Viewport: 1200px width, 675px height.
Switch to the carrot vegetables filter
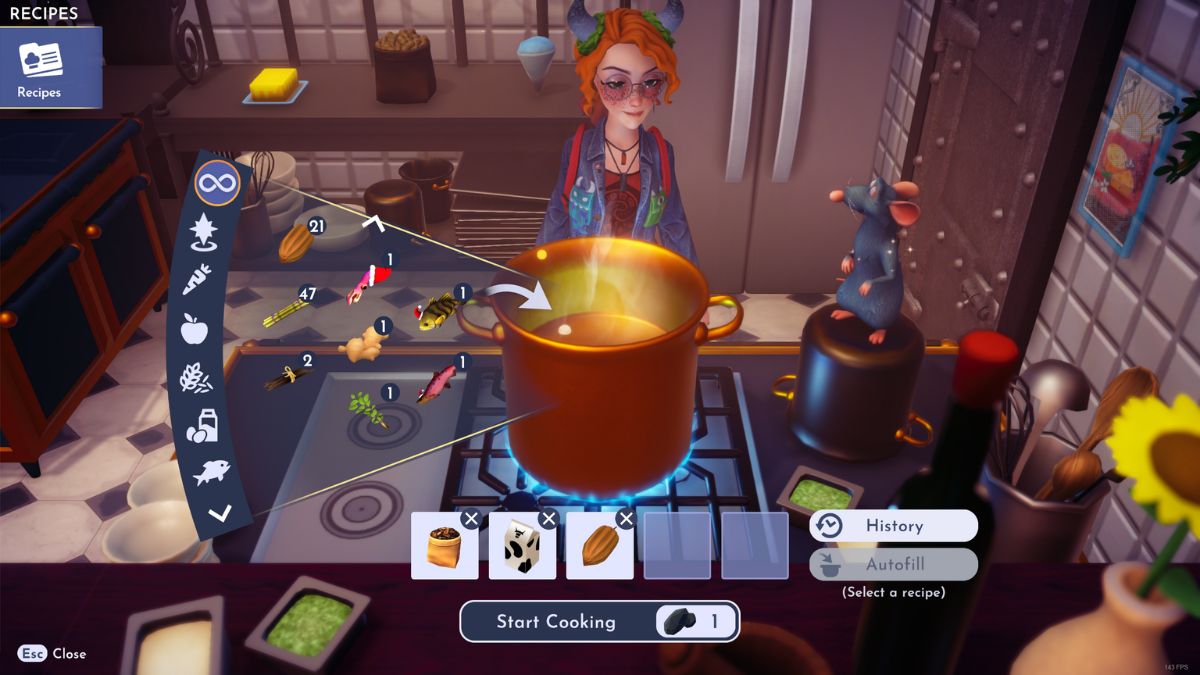coord(196,279)
